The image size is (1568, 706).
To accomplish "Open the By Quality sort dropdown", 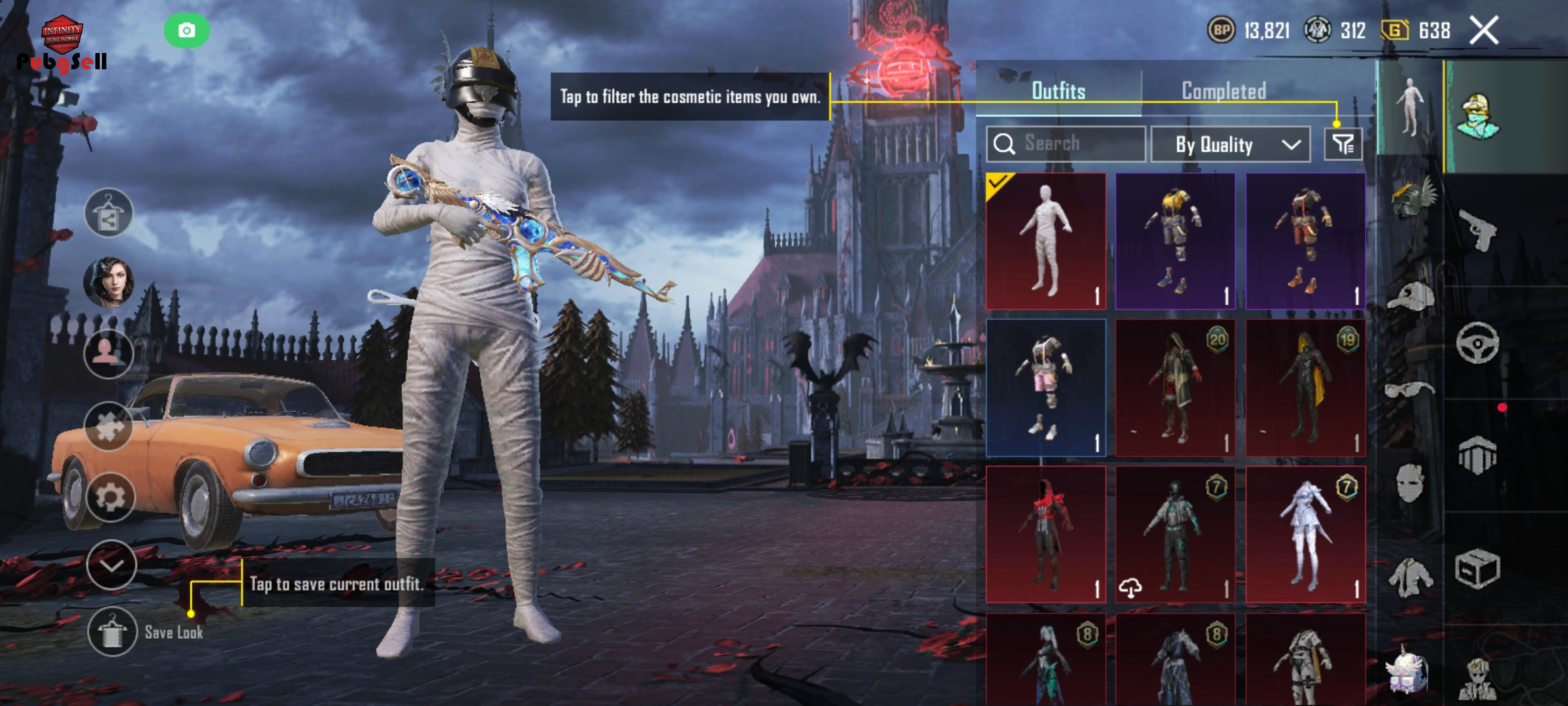I will click(x=1230, y=144).
